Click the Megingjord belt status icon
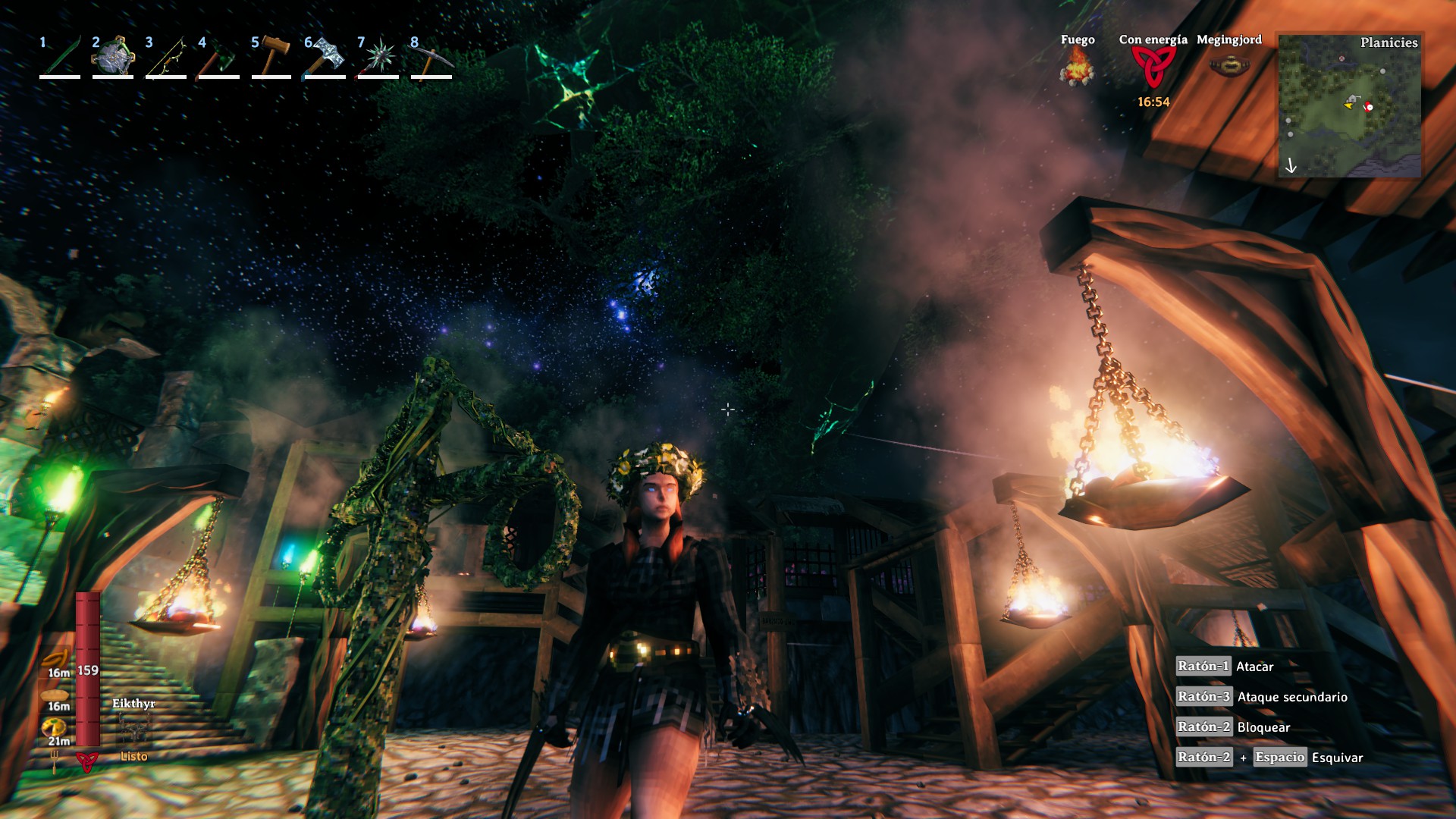The image size is (1456, 819). click(1228, 66)
